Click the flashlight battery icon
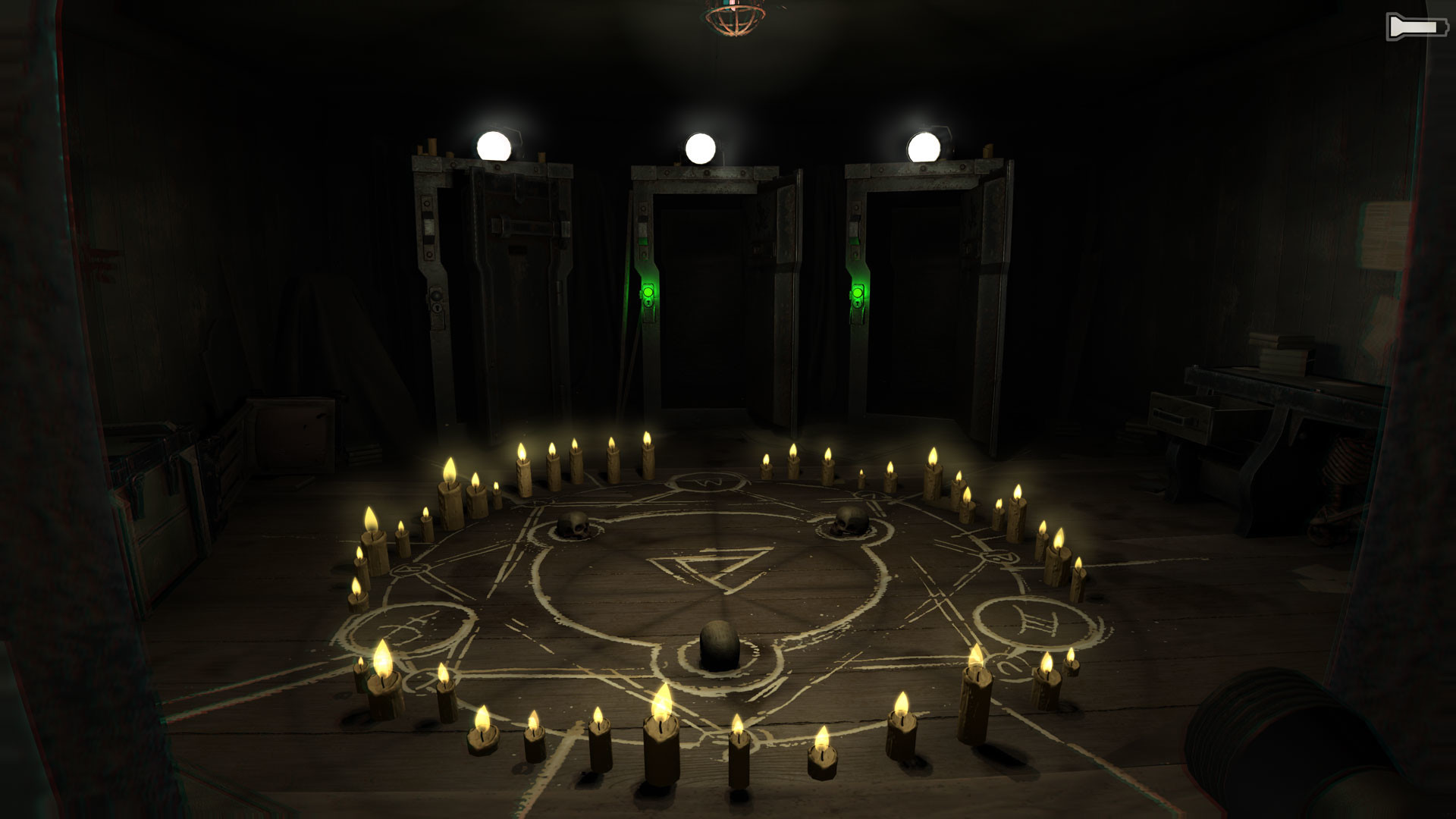The height and width of the screenshot is (819, 1456). [x=1416, y=26]
